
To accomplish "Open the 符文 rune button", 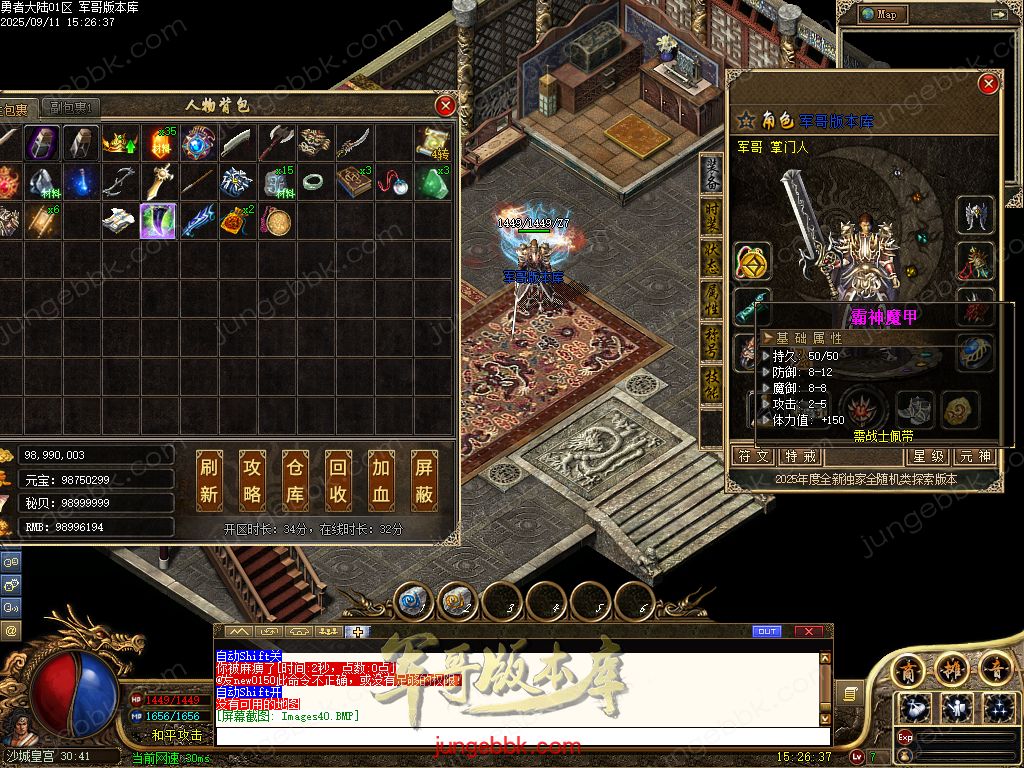I will (754, 456).
